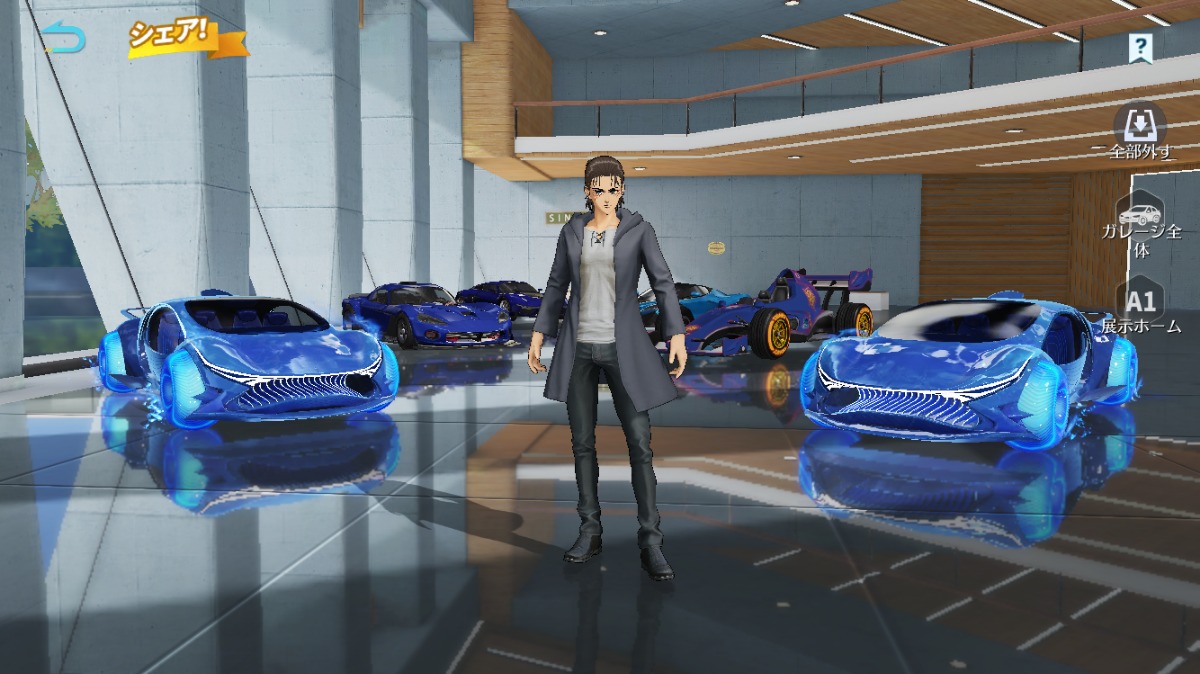Open the question mark help icon

[1139, 46]
